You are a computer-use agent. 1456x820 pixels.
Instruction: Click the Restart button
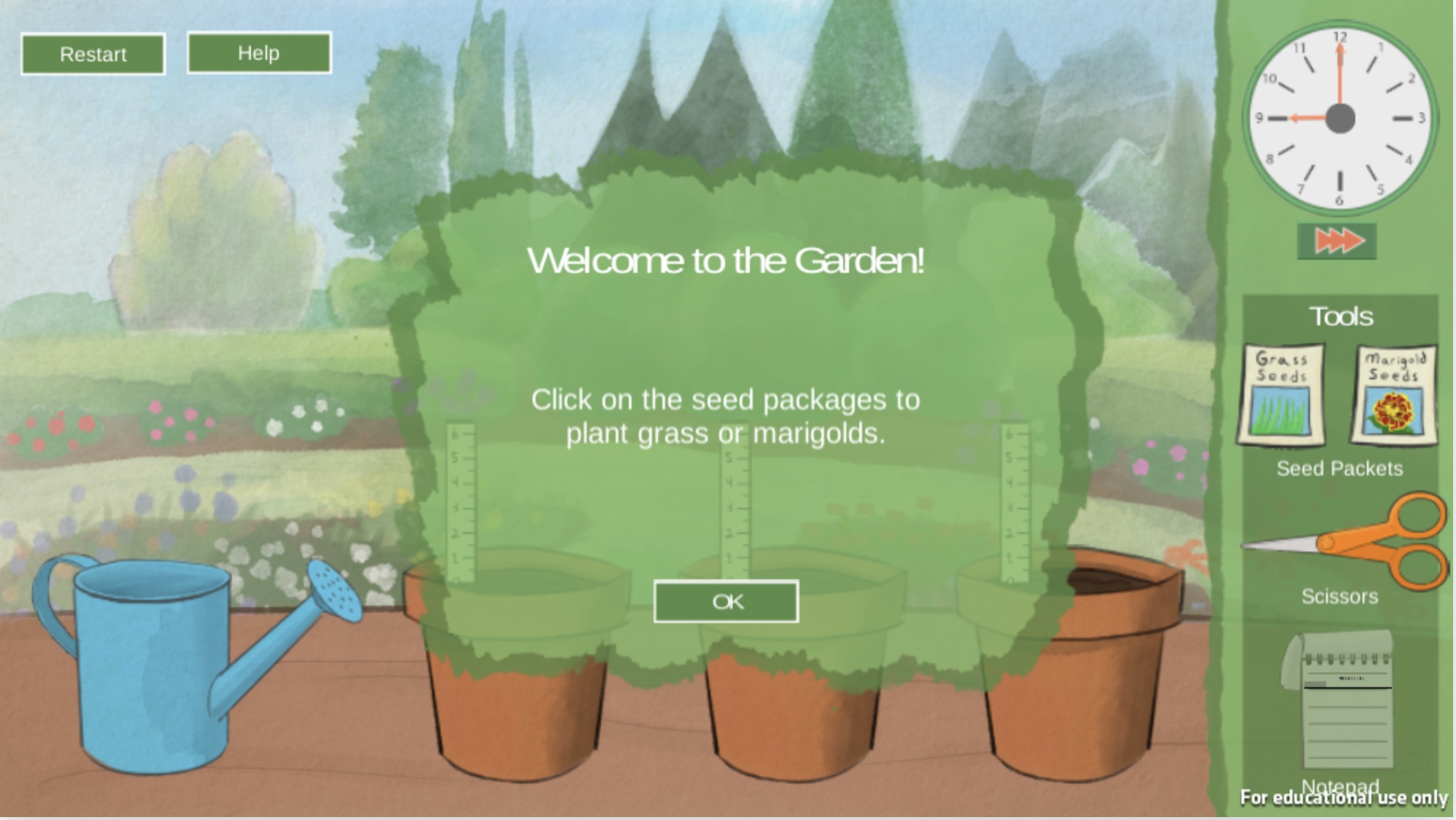click(x=93, y=54)
